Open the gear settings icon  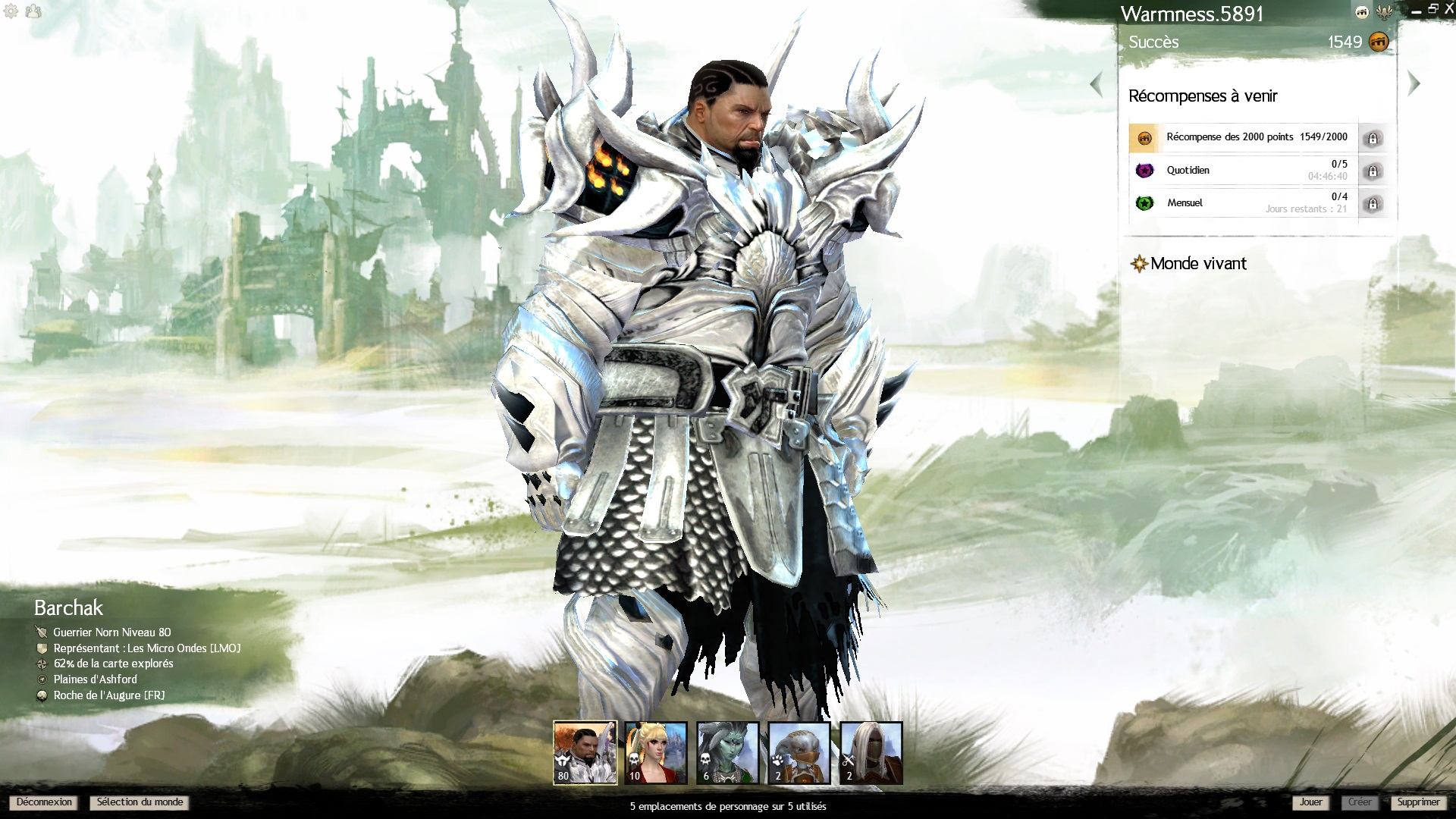(11, 11)
